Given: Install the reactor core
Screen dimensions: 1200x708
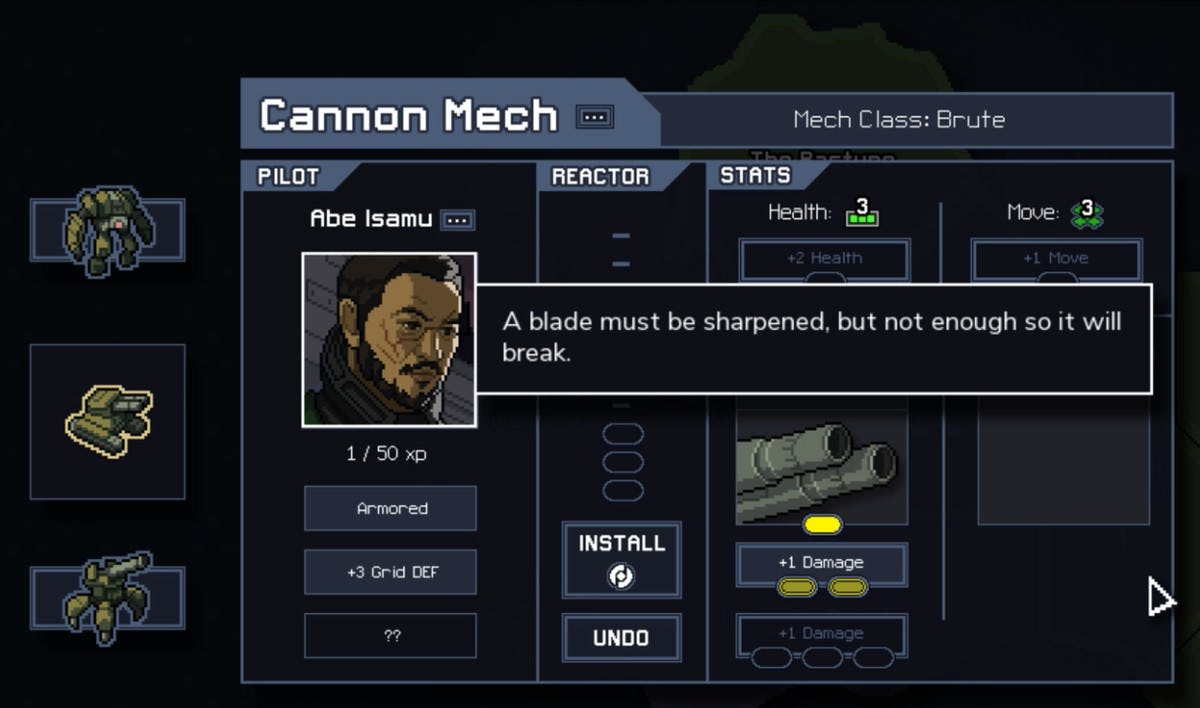Looking at the screenshot, I should (x=621, y=559).
